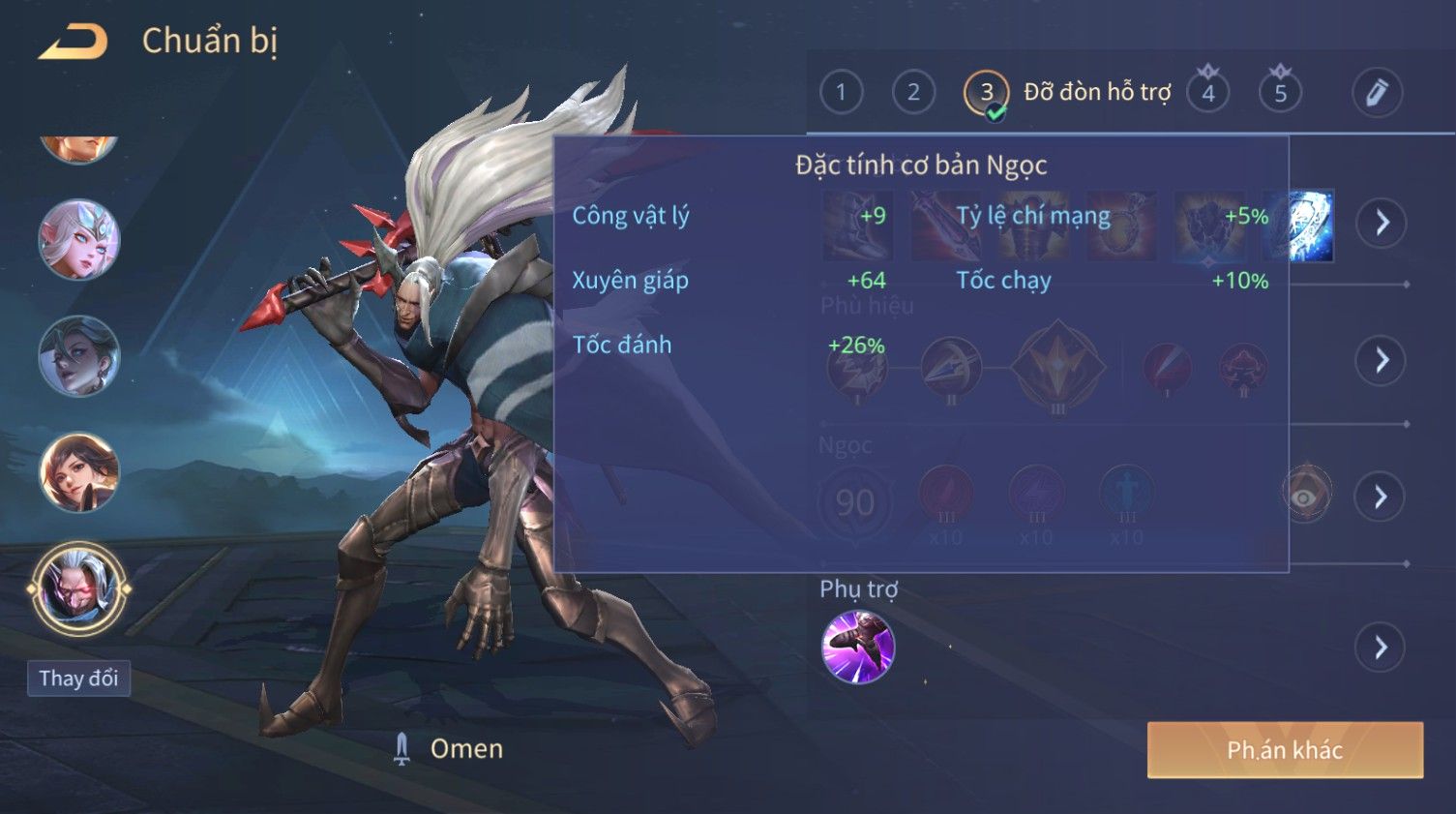Edit the loadout name with pencil icon
The width and height of the screenshot is (1456, 814).
click(1376, 93)
